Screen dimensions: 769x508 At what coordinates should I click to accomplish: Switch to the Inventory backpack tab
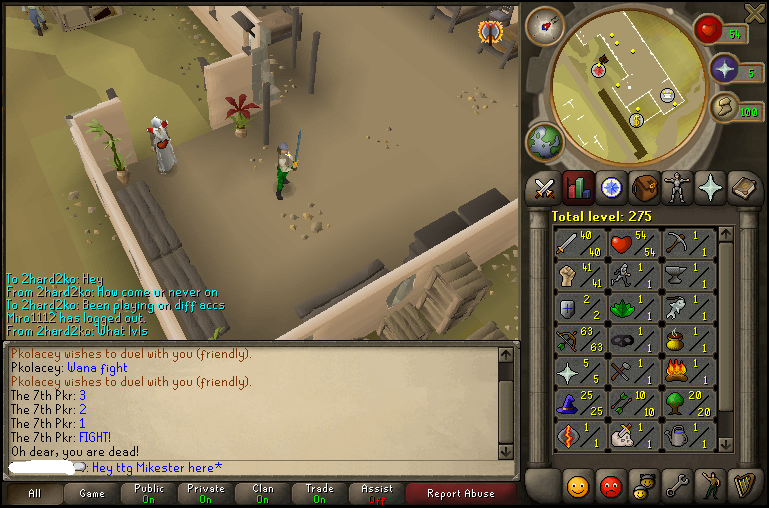click(644, 188)
